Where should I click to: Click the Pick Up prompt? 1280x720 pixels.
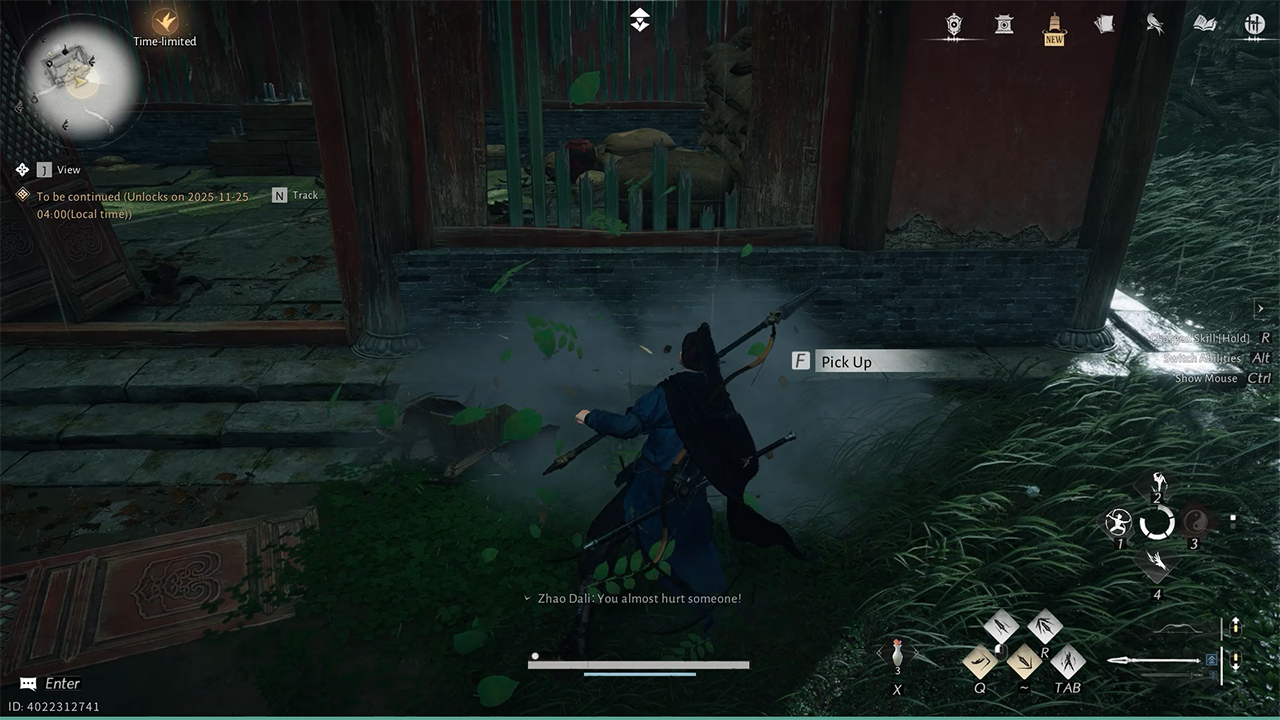coord(845,362)
